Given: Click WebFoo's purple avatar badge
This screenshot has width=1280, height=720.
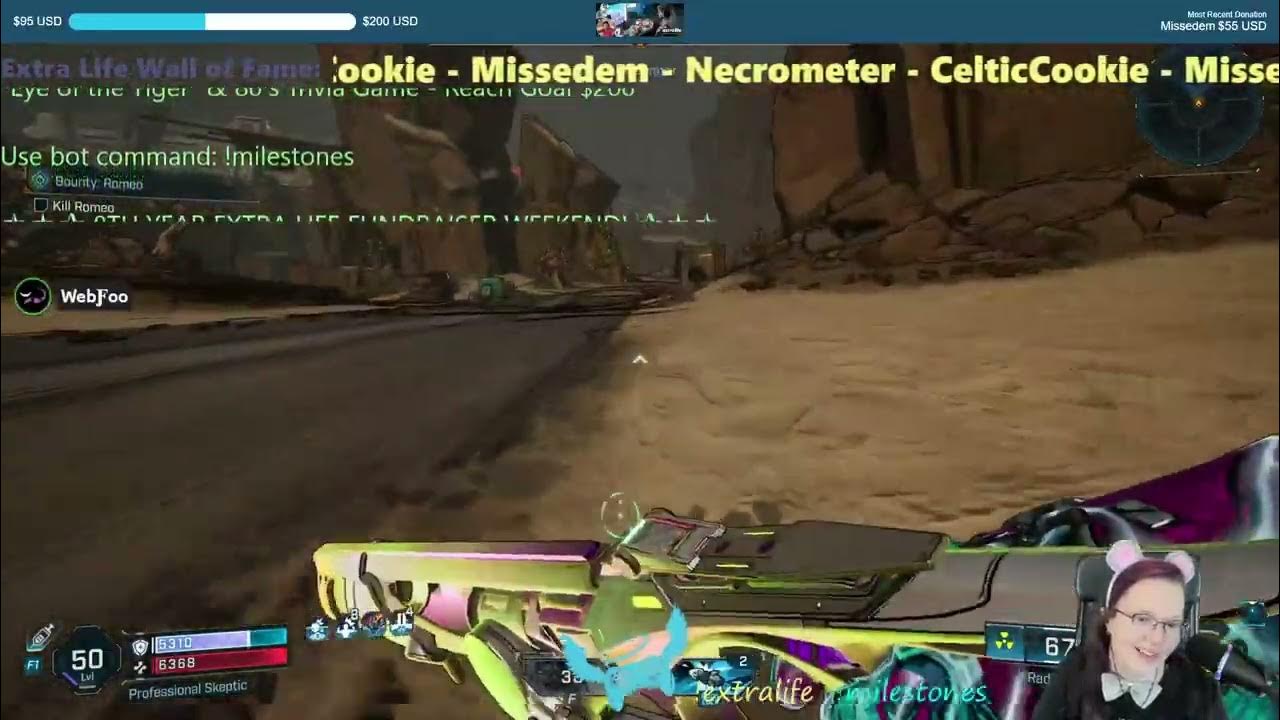Looking at the screenshot, I should 32,297.
